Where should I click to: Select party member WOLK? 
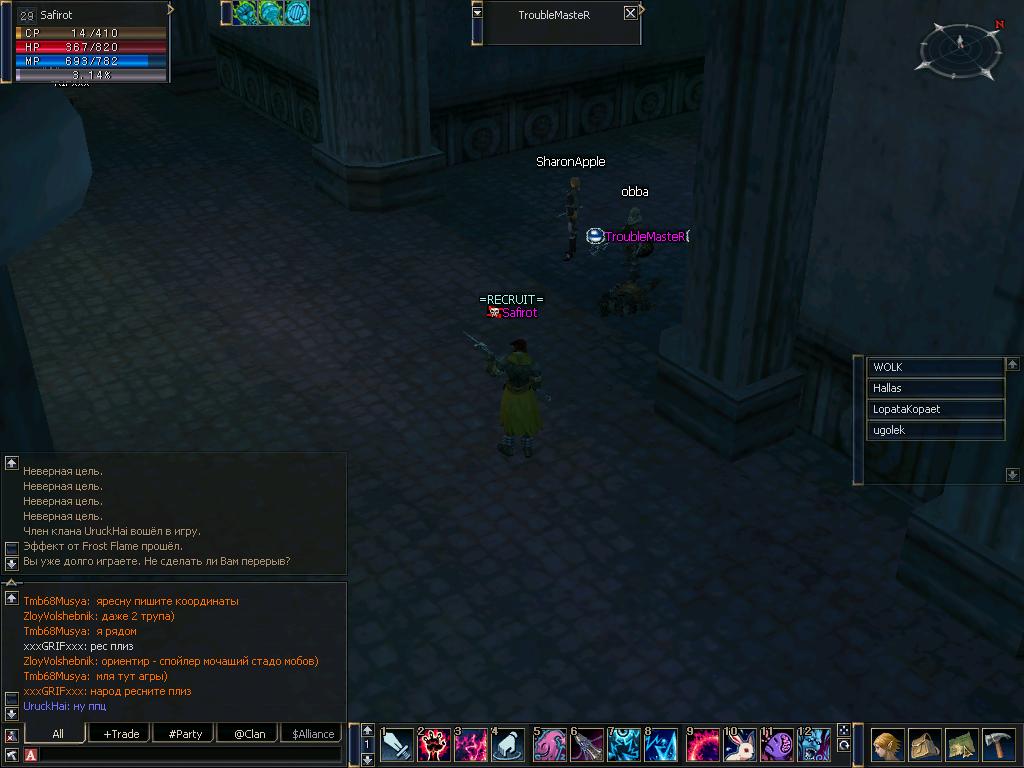[934, 367]
